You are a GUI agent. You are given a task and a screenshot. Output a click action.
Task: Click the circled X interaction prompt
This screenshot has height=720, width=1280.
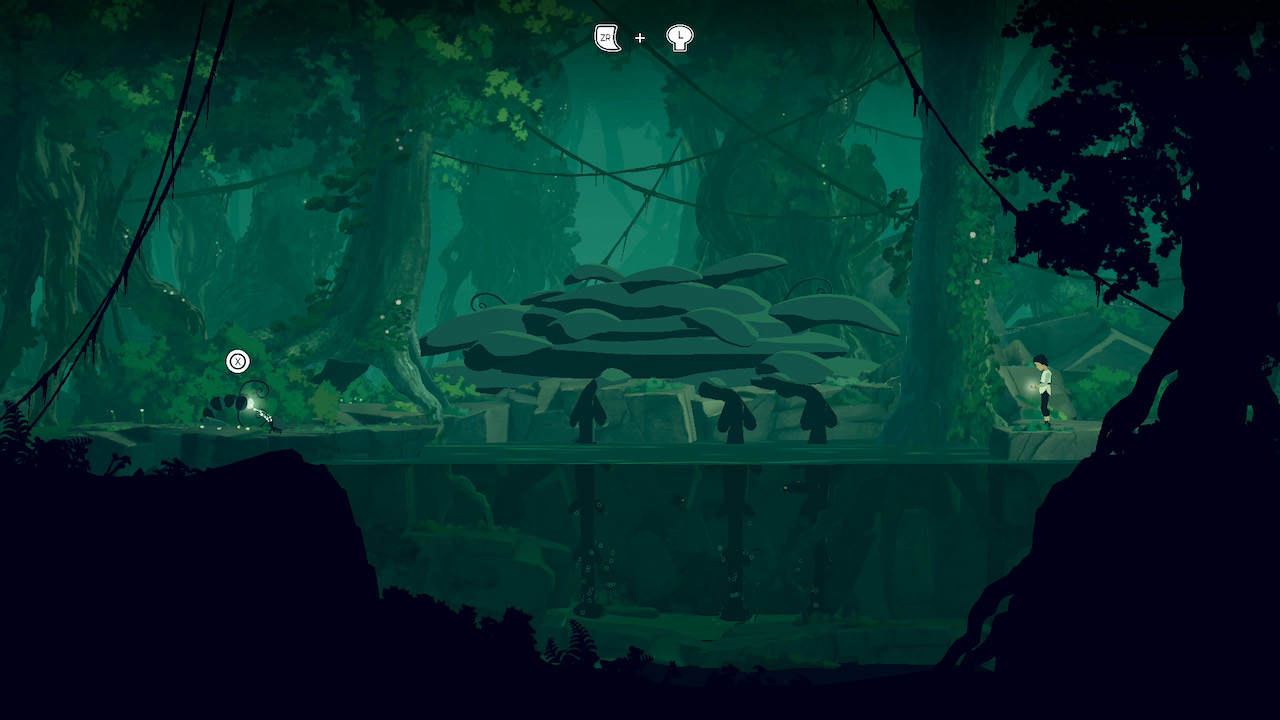236,361
